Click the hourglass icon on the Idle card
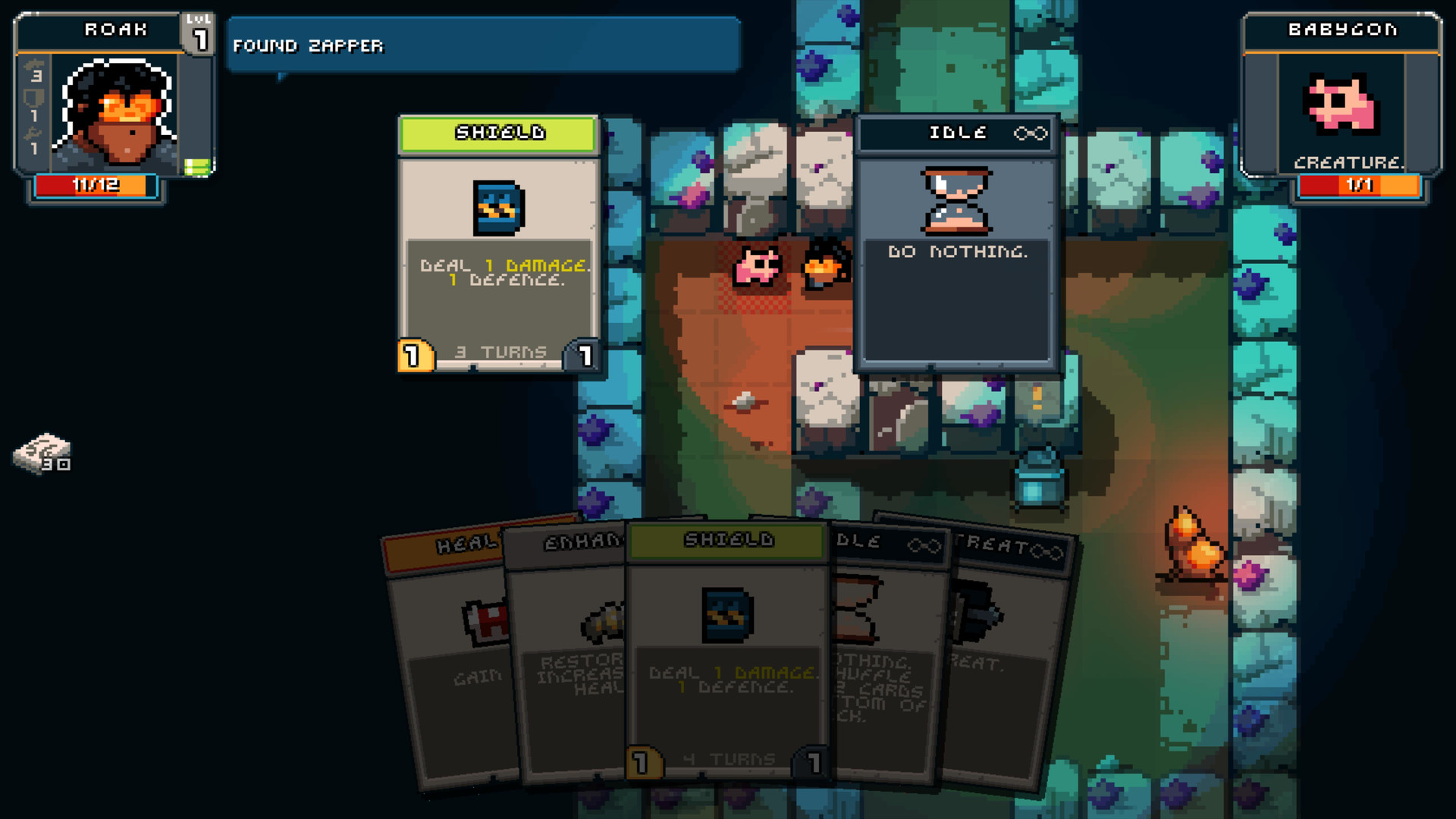1456x819 pixels. coord(955,202)
